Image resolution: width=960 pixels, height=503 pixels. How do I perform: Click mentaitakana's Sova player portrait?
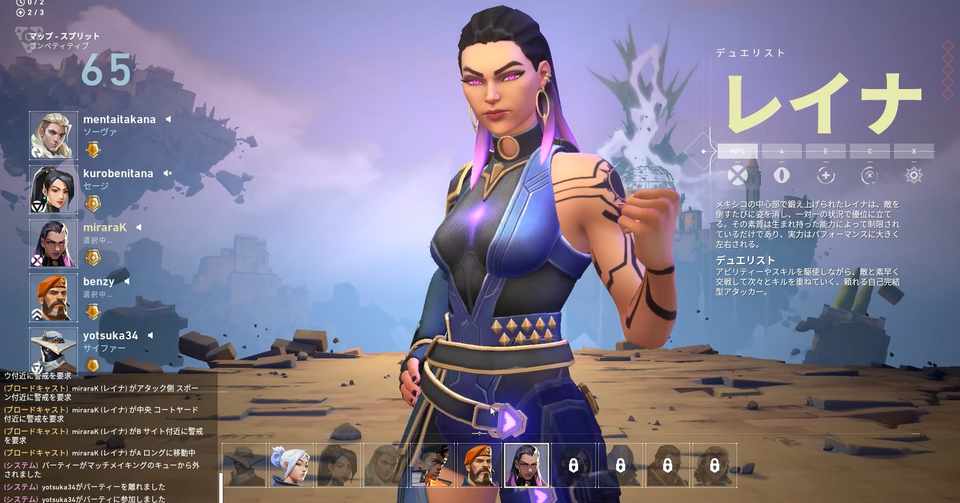51,135
